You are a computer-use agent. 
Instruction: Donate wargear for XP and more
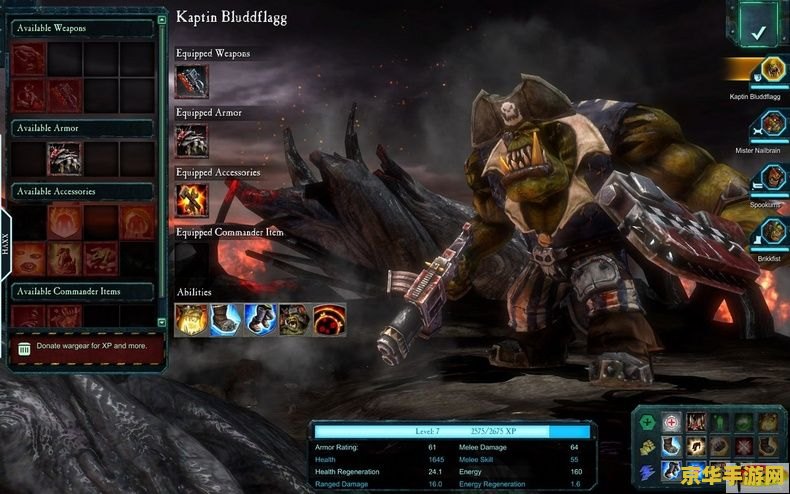(x=82, y=345)
